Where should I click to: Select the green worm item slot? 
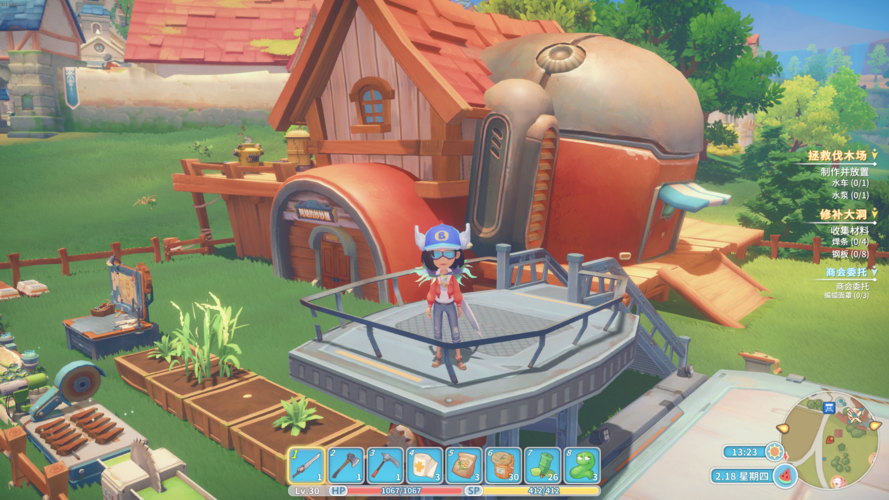pos(581,465)
